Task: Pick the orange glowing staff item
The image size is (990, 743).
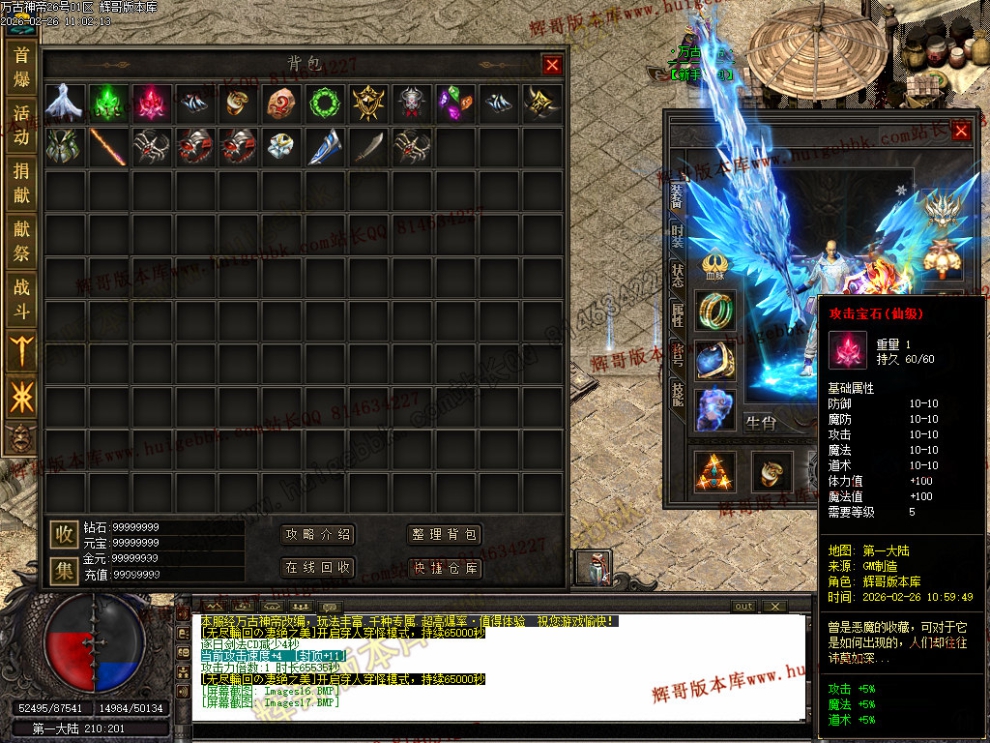Action: [107, 146]
